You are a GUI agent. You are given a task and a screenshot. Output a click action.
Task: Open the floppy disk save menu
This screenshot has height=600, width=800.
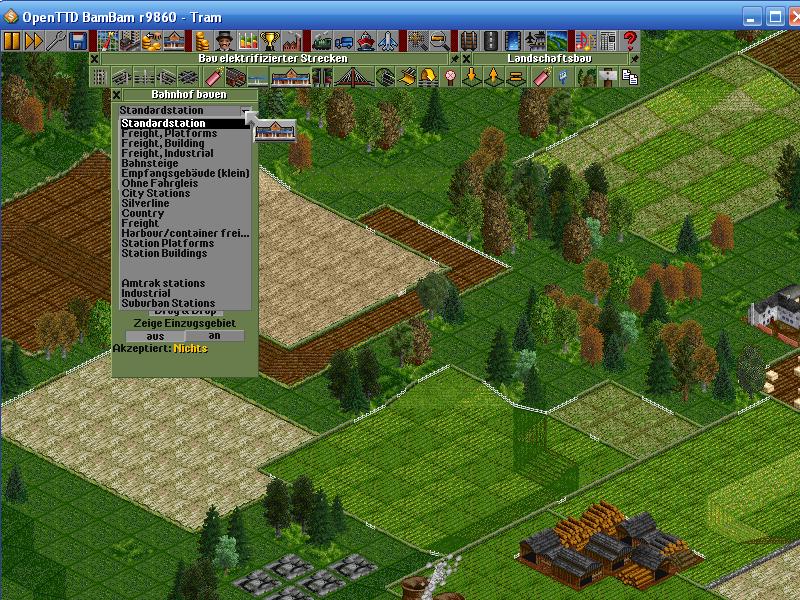pos(77,41)
